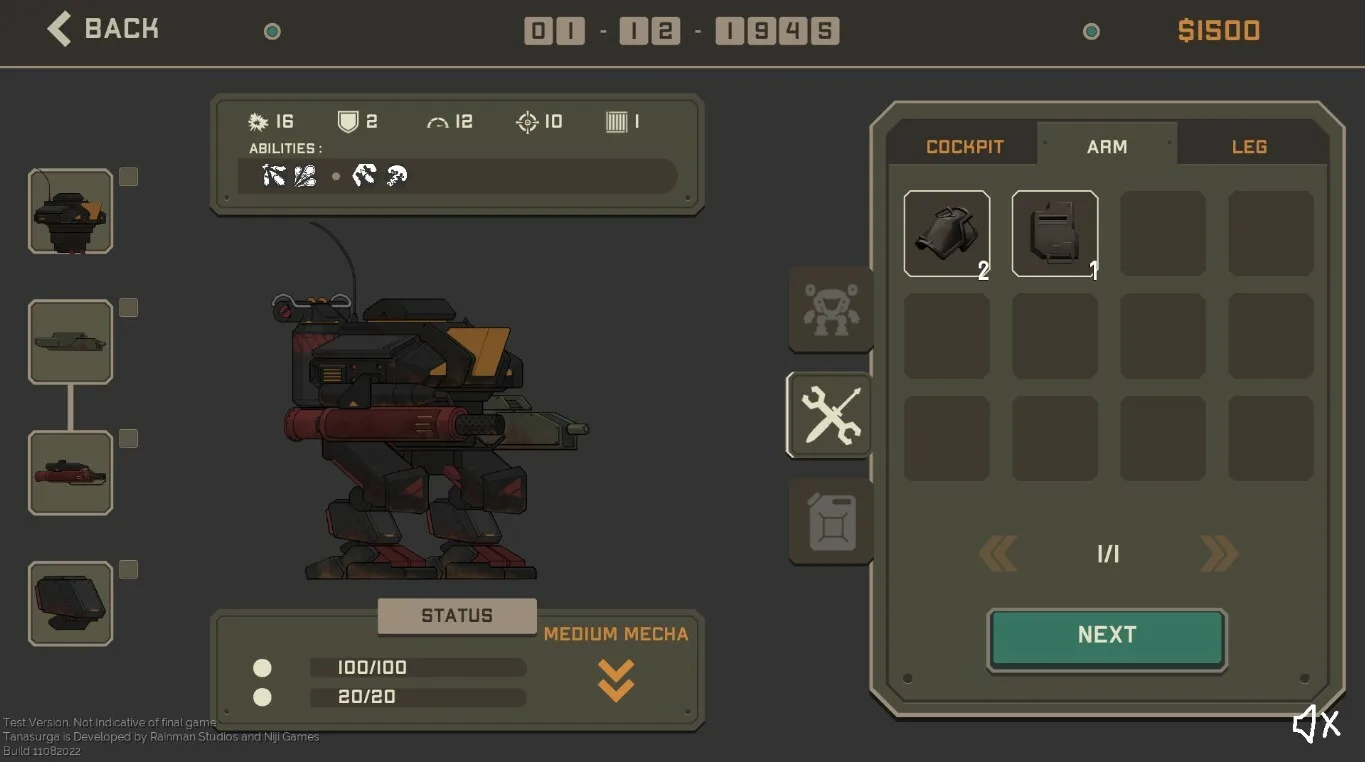
Task: Select the equipped cockpit part slot
Action: 70,211
